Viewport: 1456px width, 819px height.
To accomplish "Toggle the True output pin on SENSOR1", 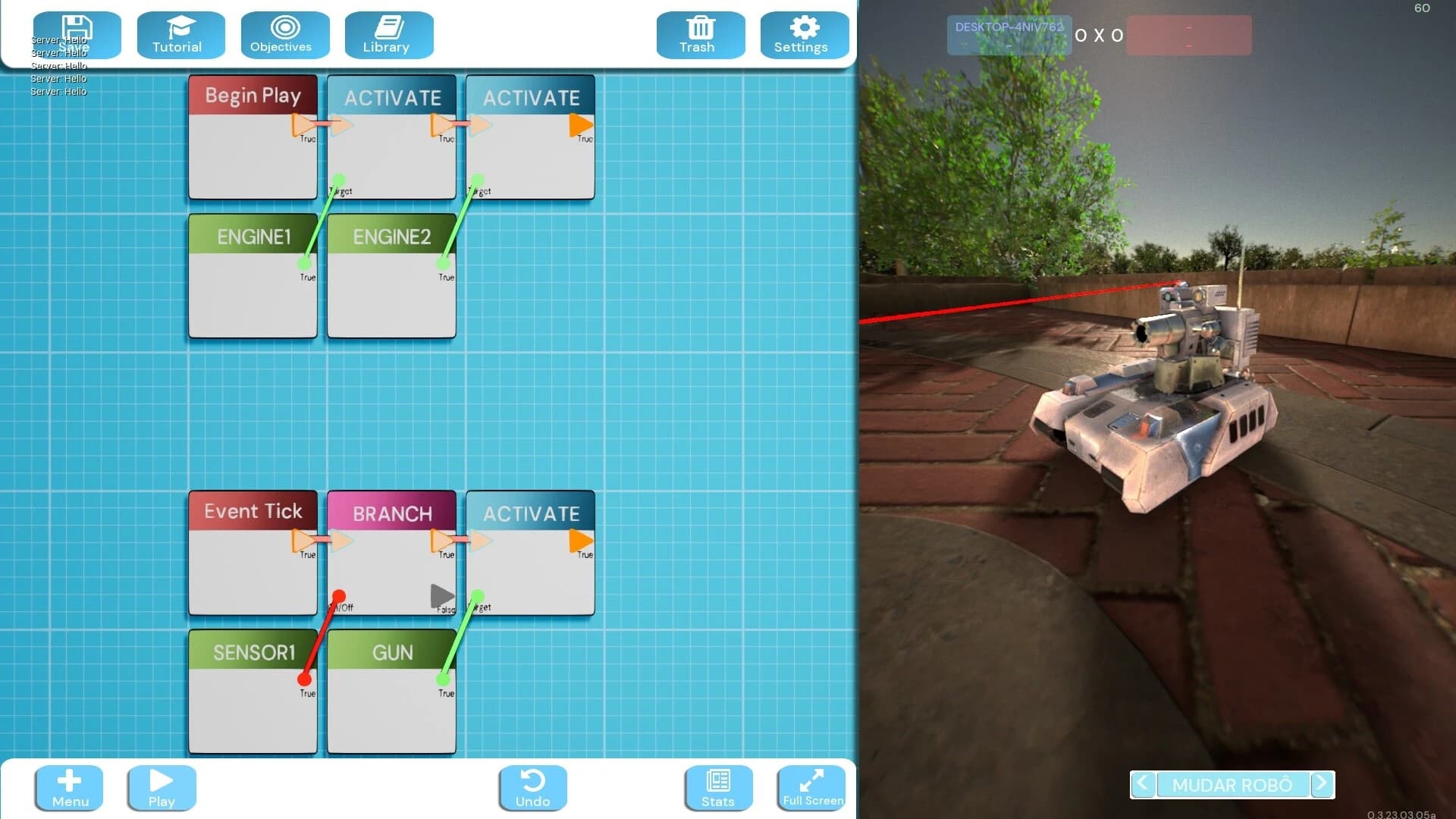I will pyautogui.click(x=306, y=680).
